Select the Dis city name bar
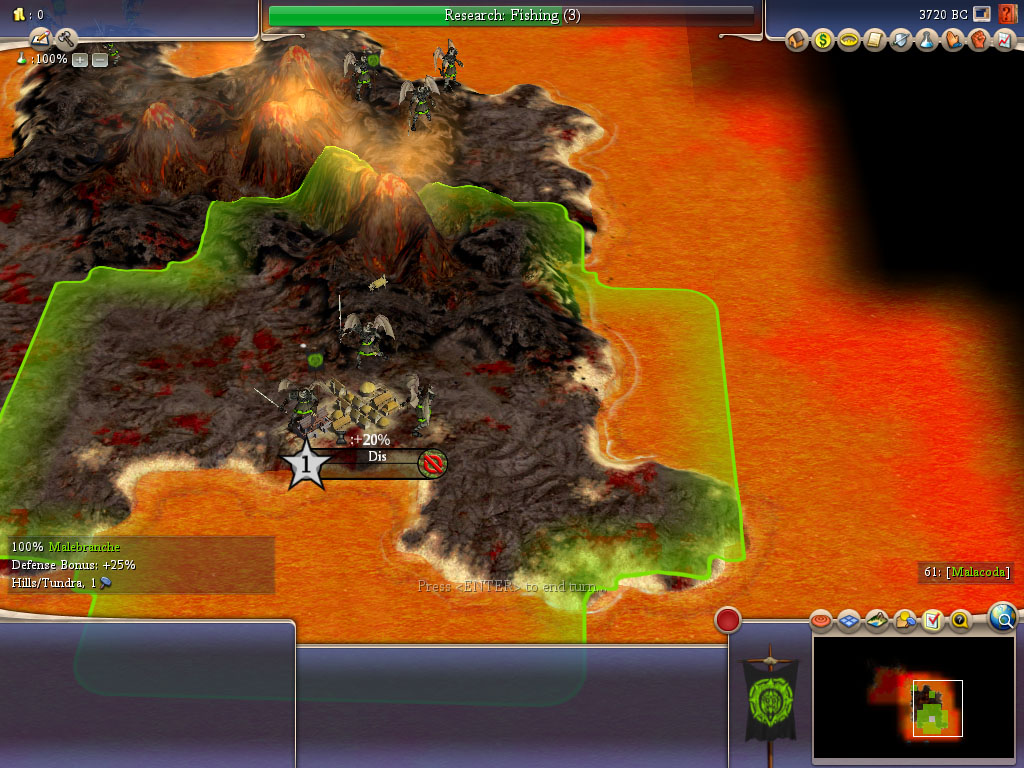 (377, 458)
